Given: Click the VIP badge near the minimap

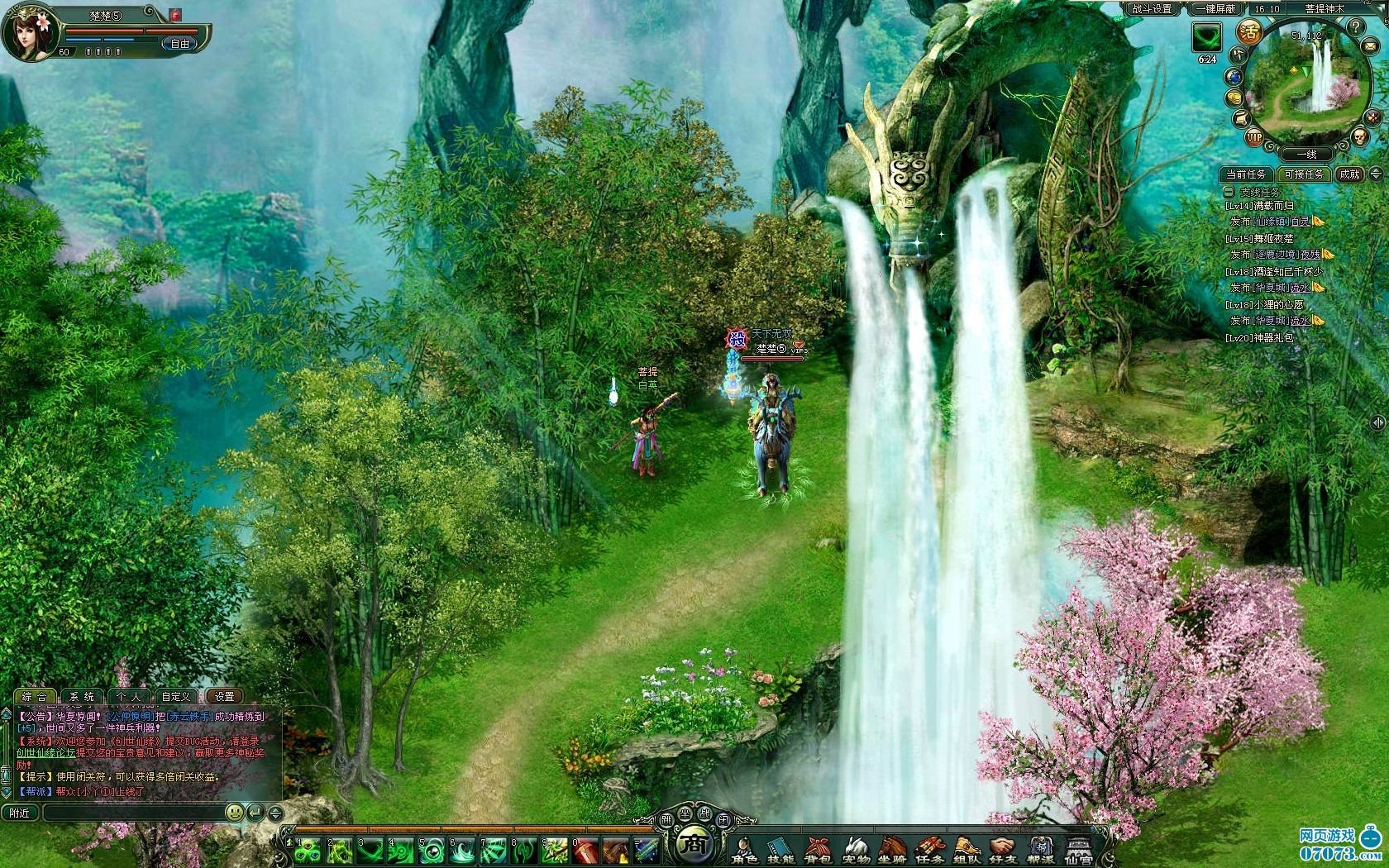Looking at the screenshot, I should click(1254, 138).
